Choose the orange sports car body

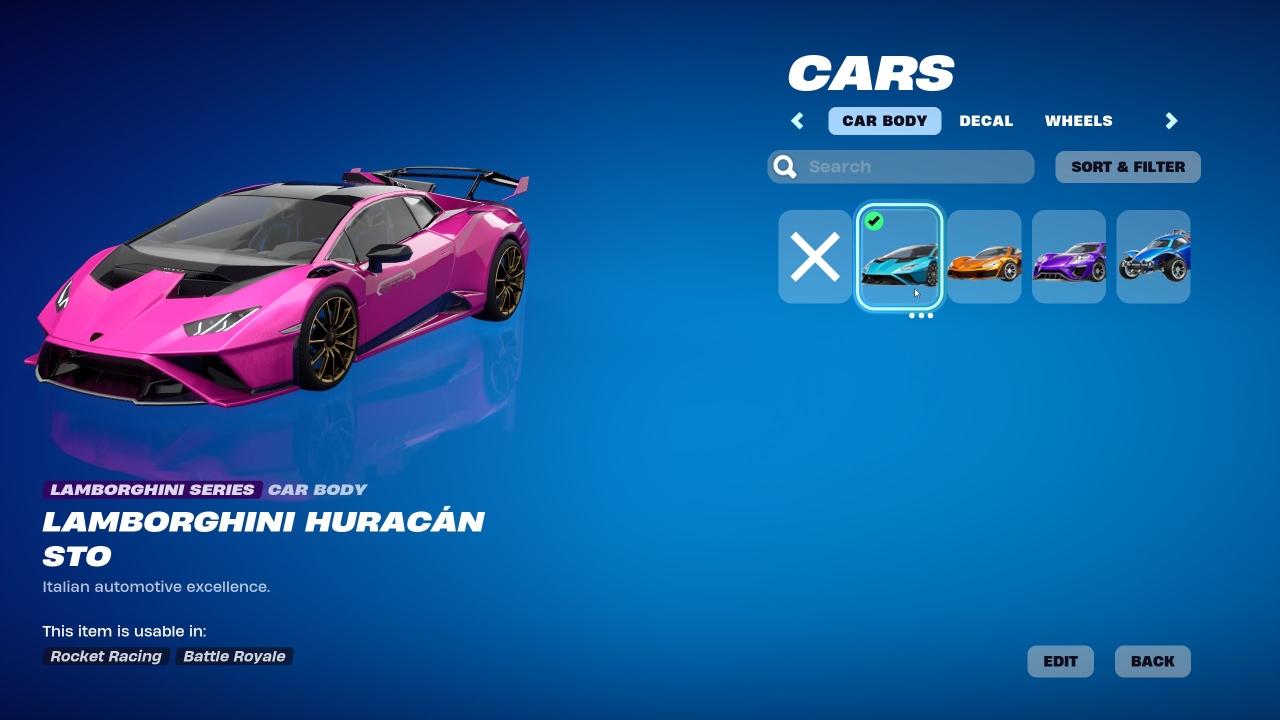[984, 257]
